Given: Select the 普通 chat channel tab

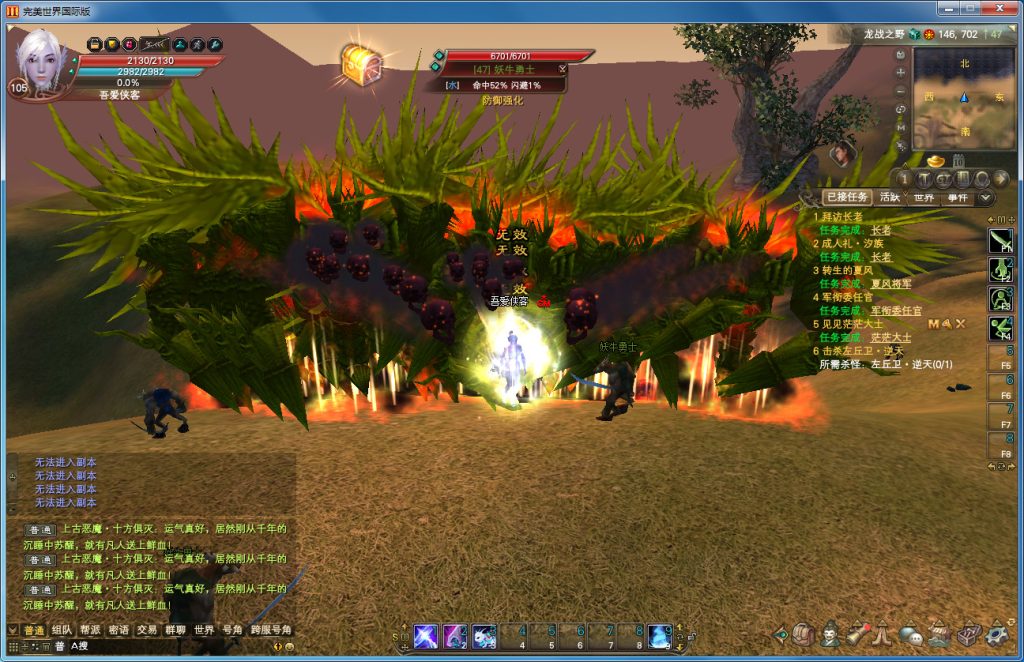Looking at the screenshot, I should click(x=34, y=630).
